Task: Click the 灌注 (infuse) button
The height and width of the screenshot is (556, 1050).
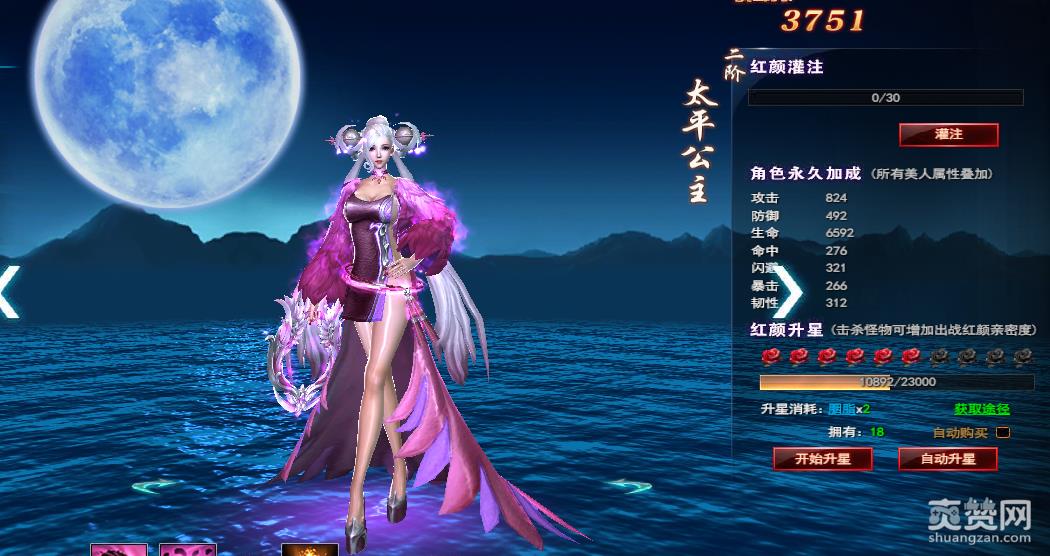Action: [948, 134]
